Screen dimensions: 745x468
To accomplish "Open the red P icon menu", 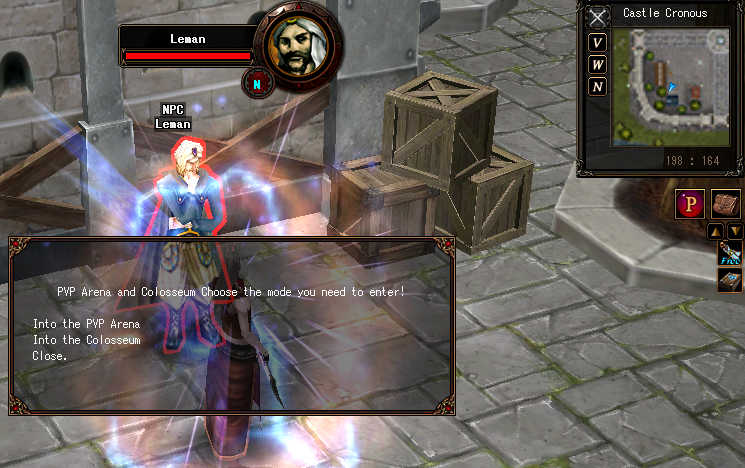I will [689, 203].
